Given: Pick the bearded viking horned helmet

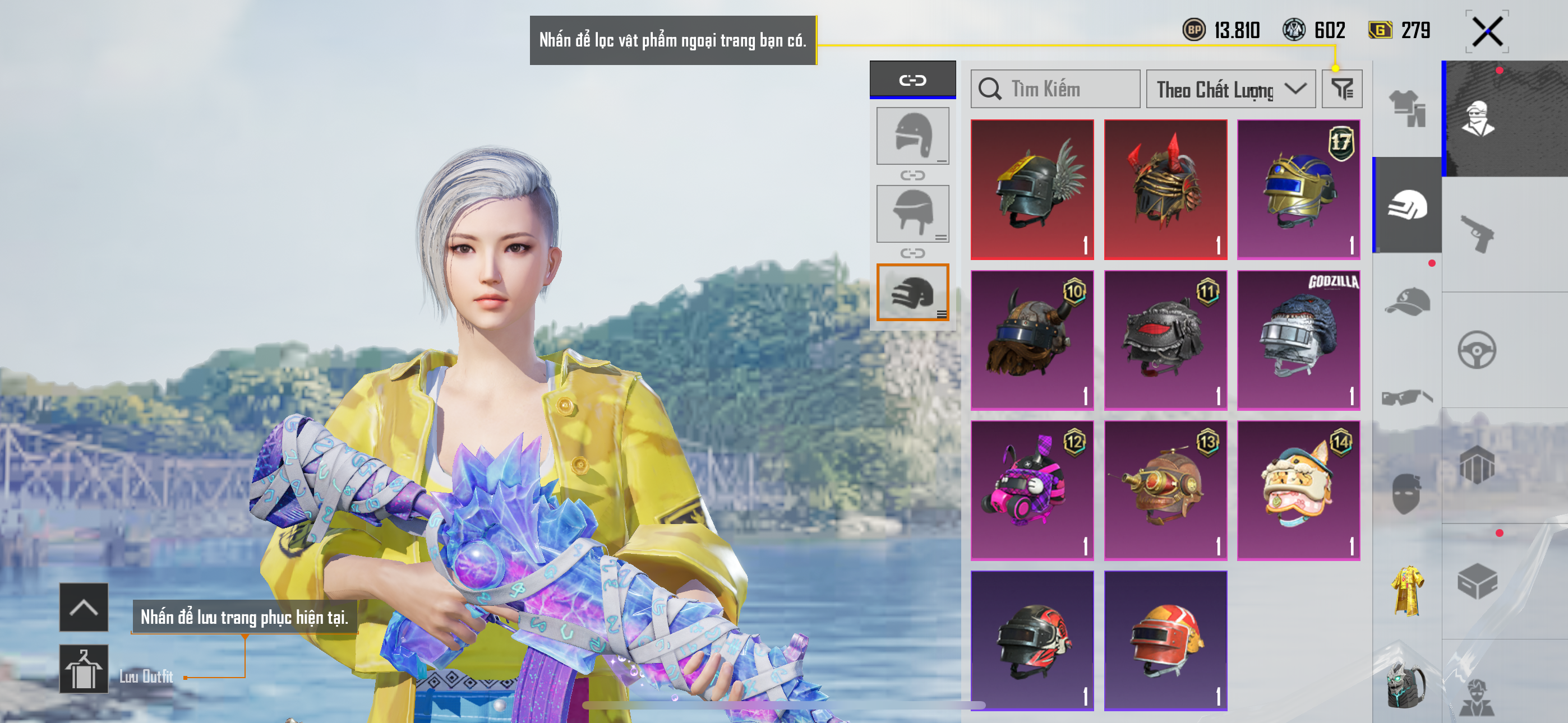Looking at the screenshot, I should (x=1032, y=340).
